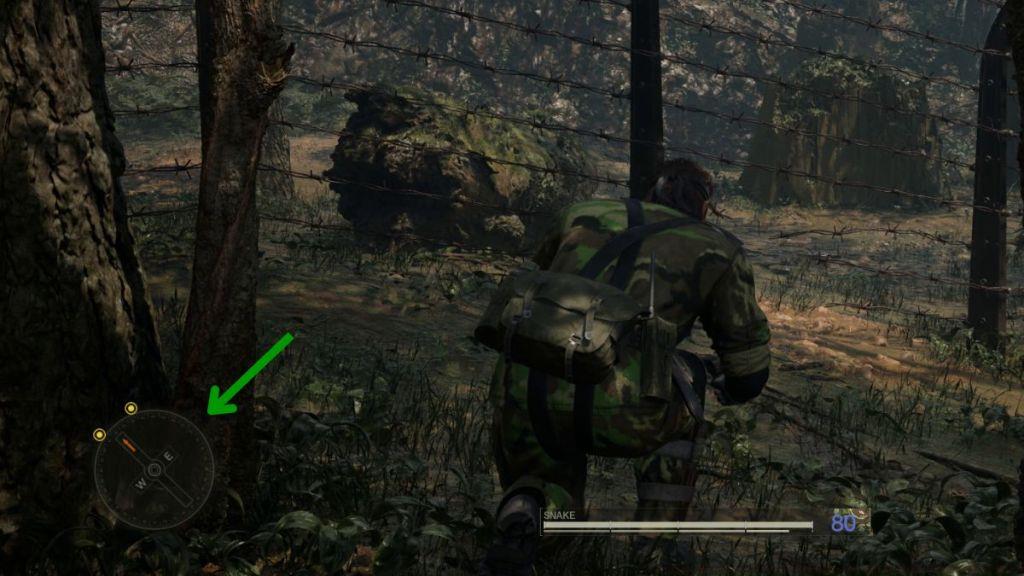Click the compass in the HUD

(154, 469)
